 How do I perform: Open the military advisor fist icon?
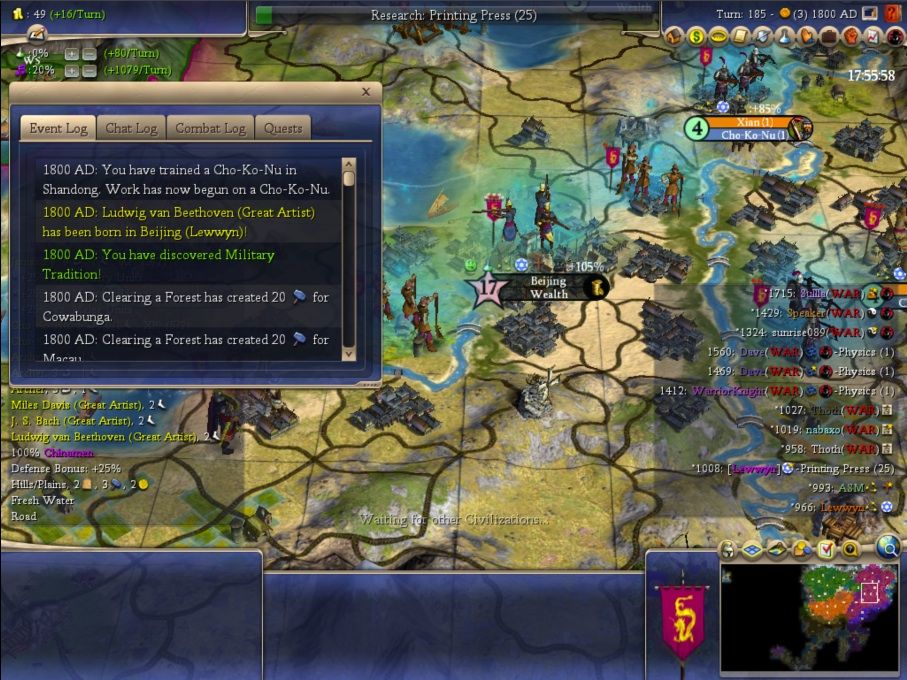click(x=849, y=37)
